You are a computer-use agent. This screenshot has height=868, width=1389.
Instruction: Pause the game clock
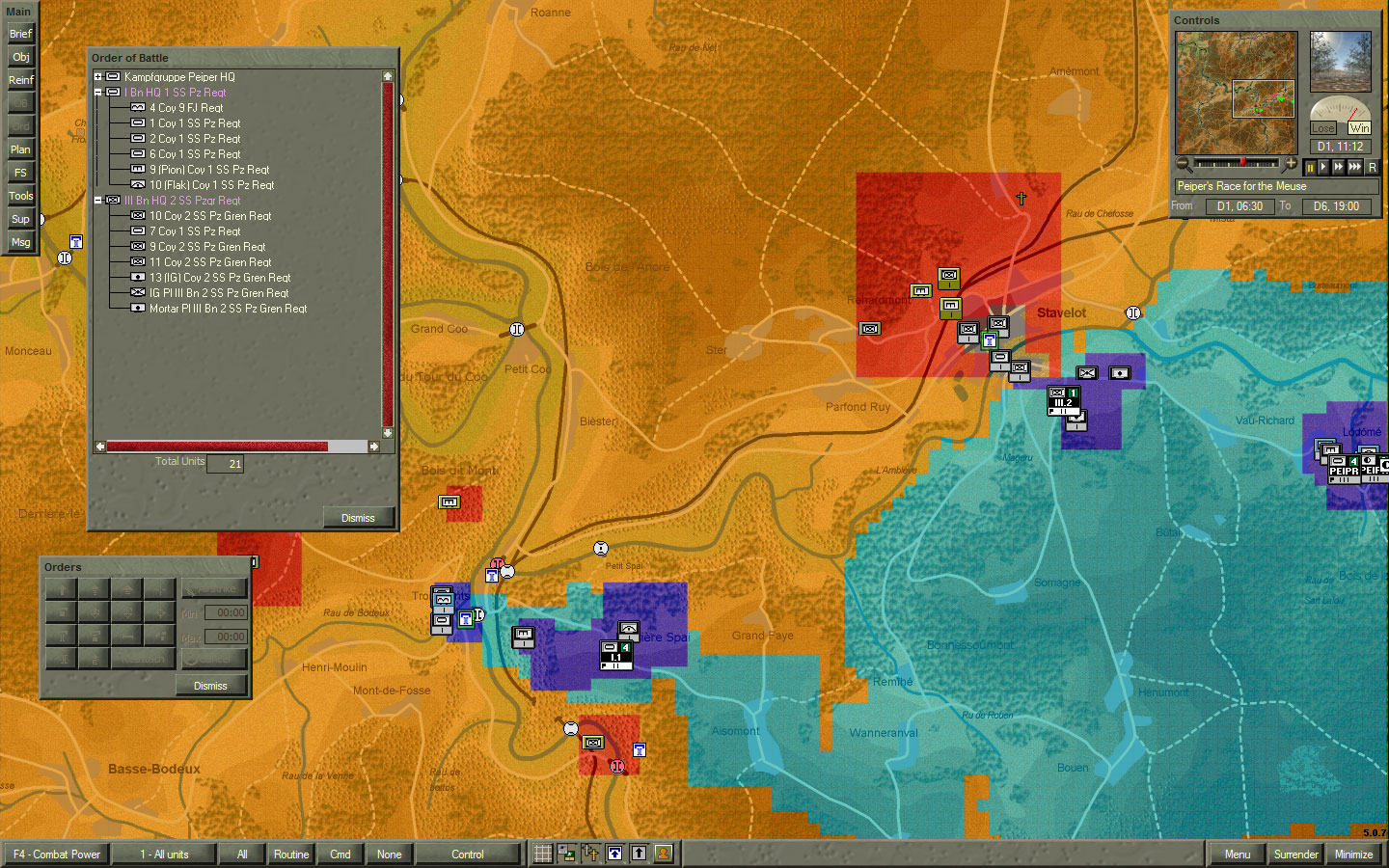1310,166
